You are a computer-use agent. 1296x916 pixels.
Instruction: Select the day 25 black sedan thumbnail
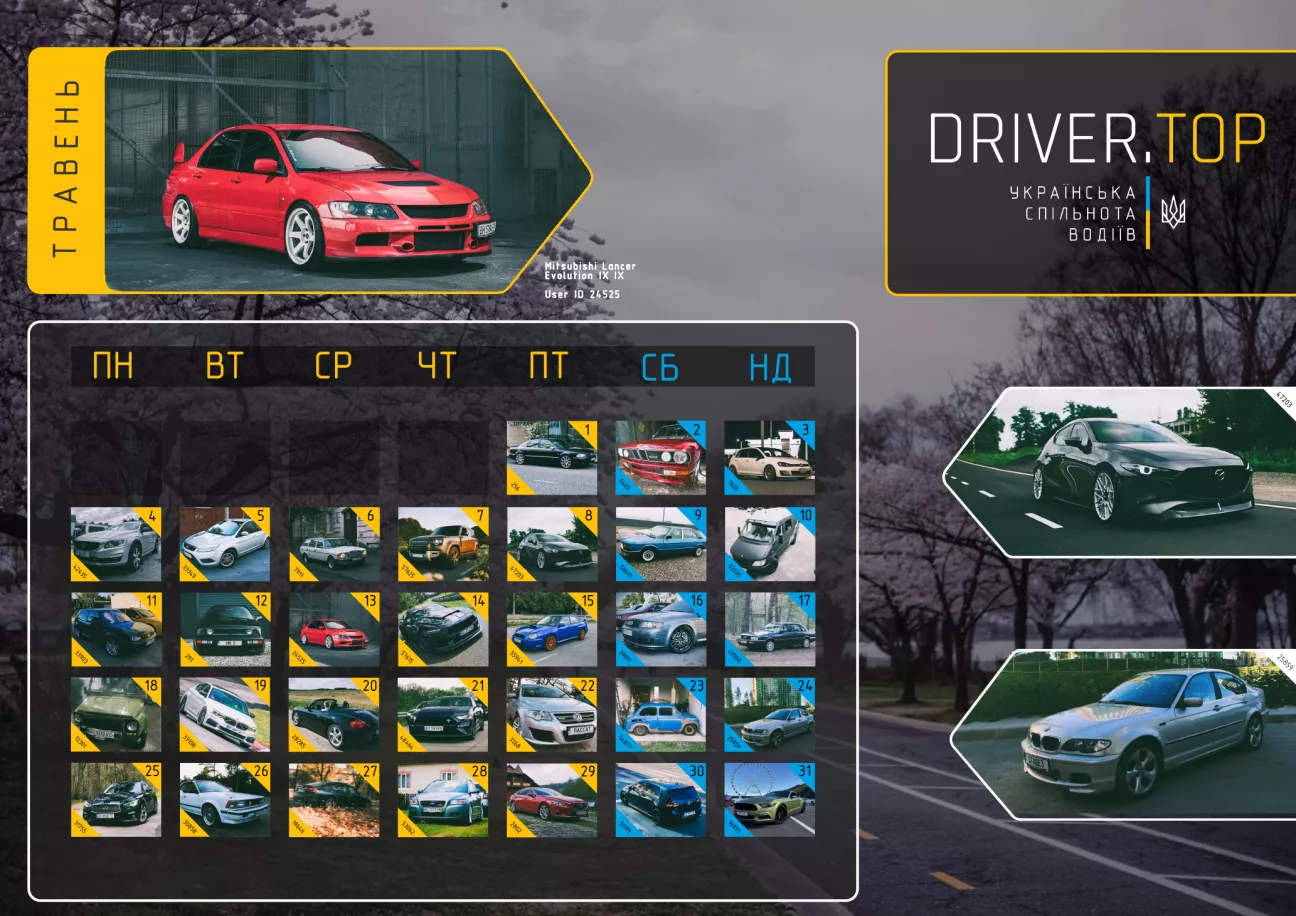pyautogui.click(x=115, y=800)
